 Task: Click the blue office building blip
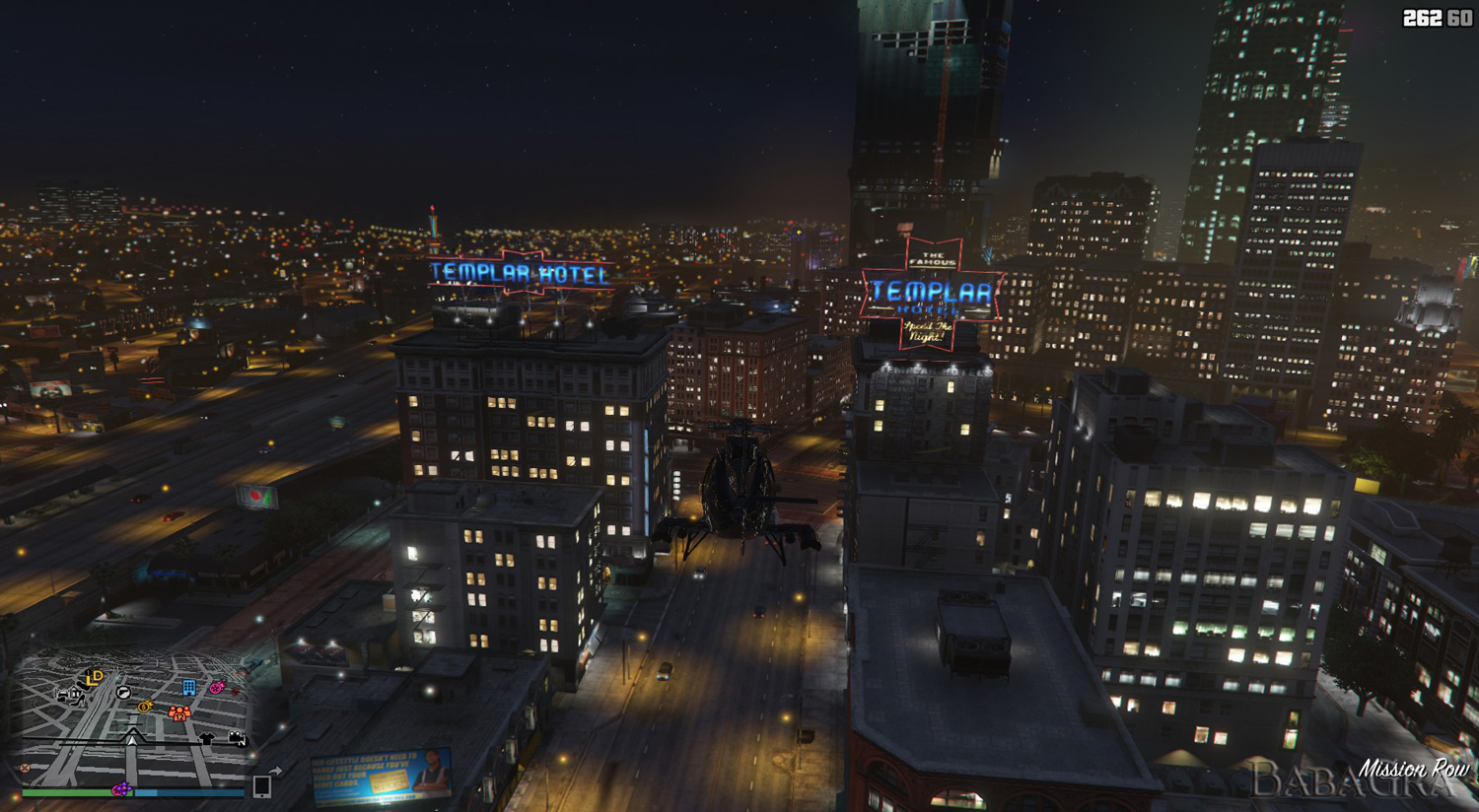[x=188, y=687]
